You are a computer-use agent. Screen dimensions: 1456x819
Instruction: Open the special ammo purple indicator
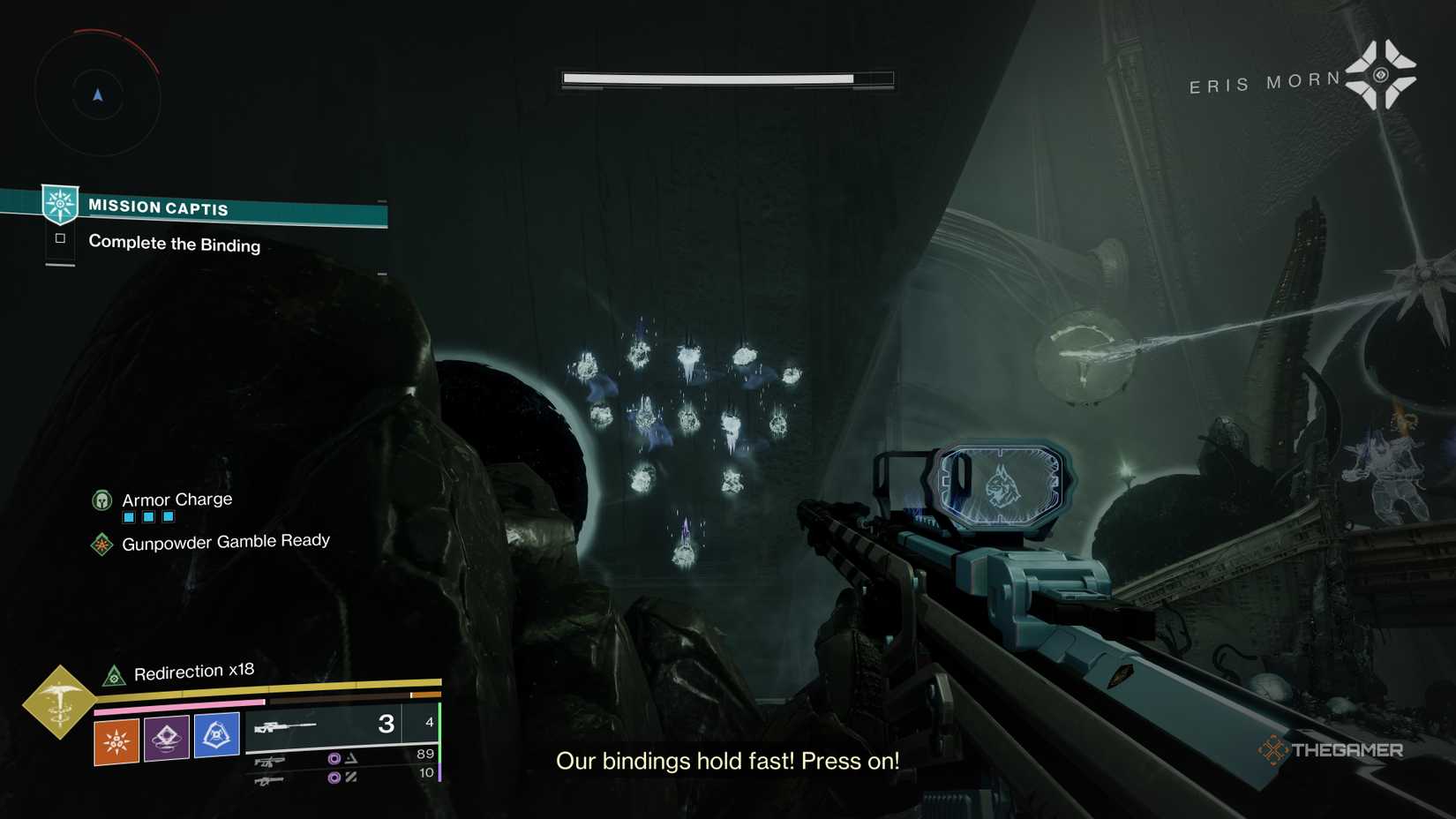click(334, 757)
